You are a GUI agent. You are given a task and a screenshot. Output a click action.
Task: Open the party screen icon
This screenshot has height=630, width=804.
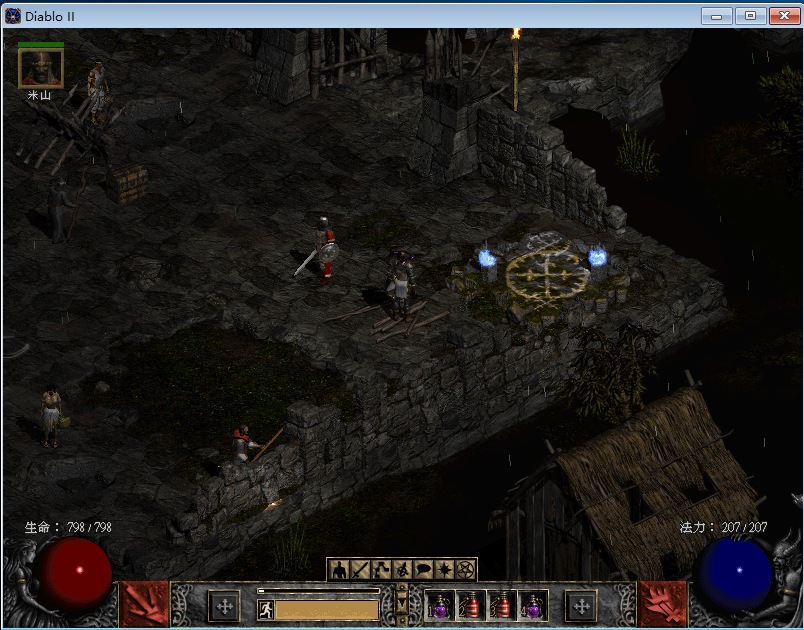(401, 570)
